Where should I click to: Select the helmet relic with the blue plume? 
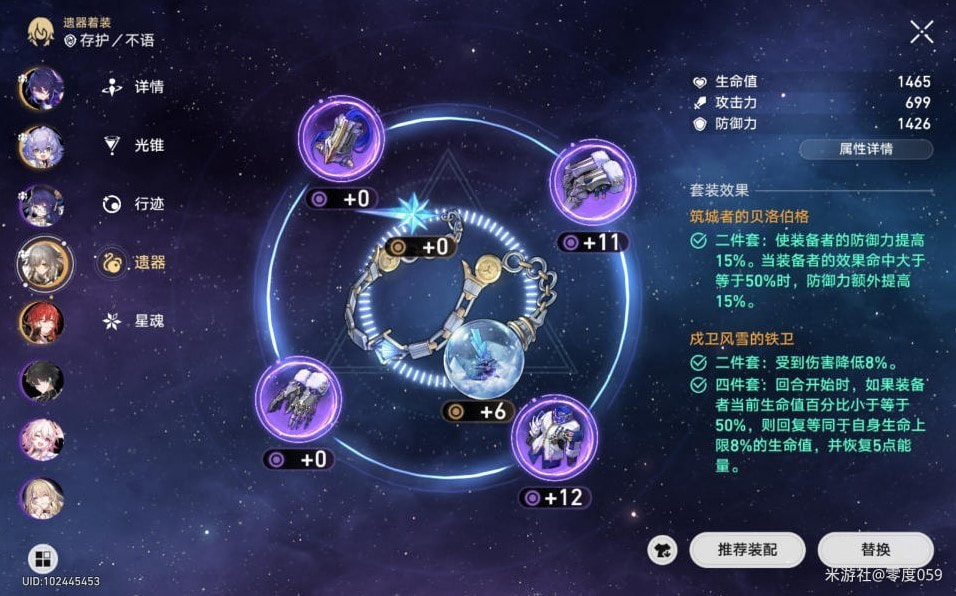tap(343, 140)
